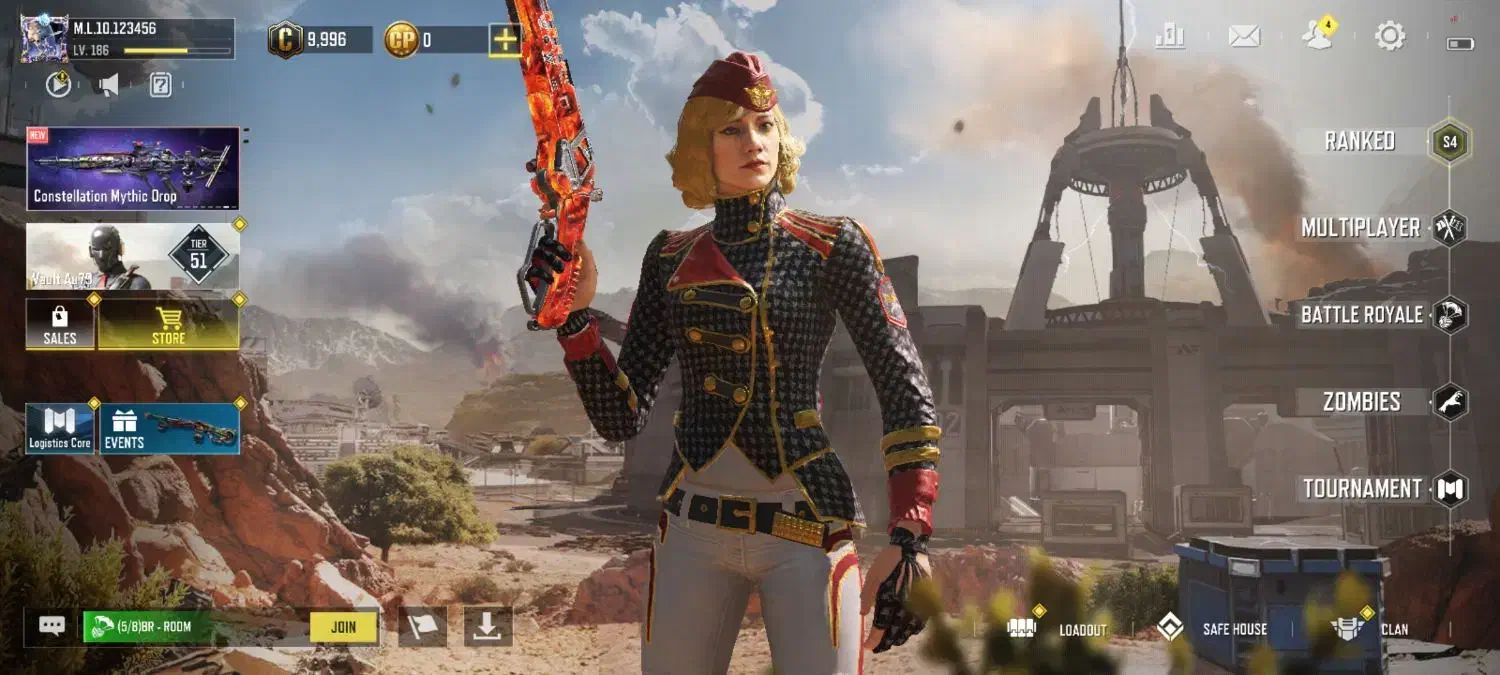The width and height of the screenshot is (1500, 675).
Task: Open the player profile avatar
Action: (x=44, y=40)
